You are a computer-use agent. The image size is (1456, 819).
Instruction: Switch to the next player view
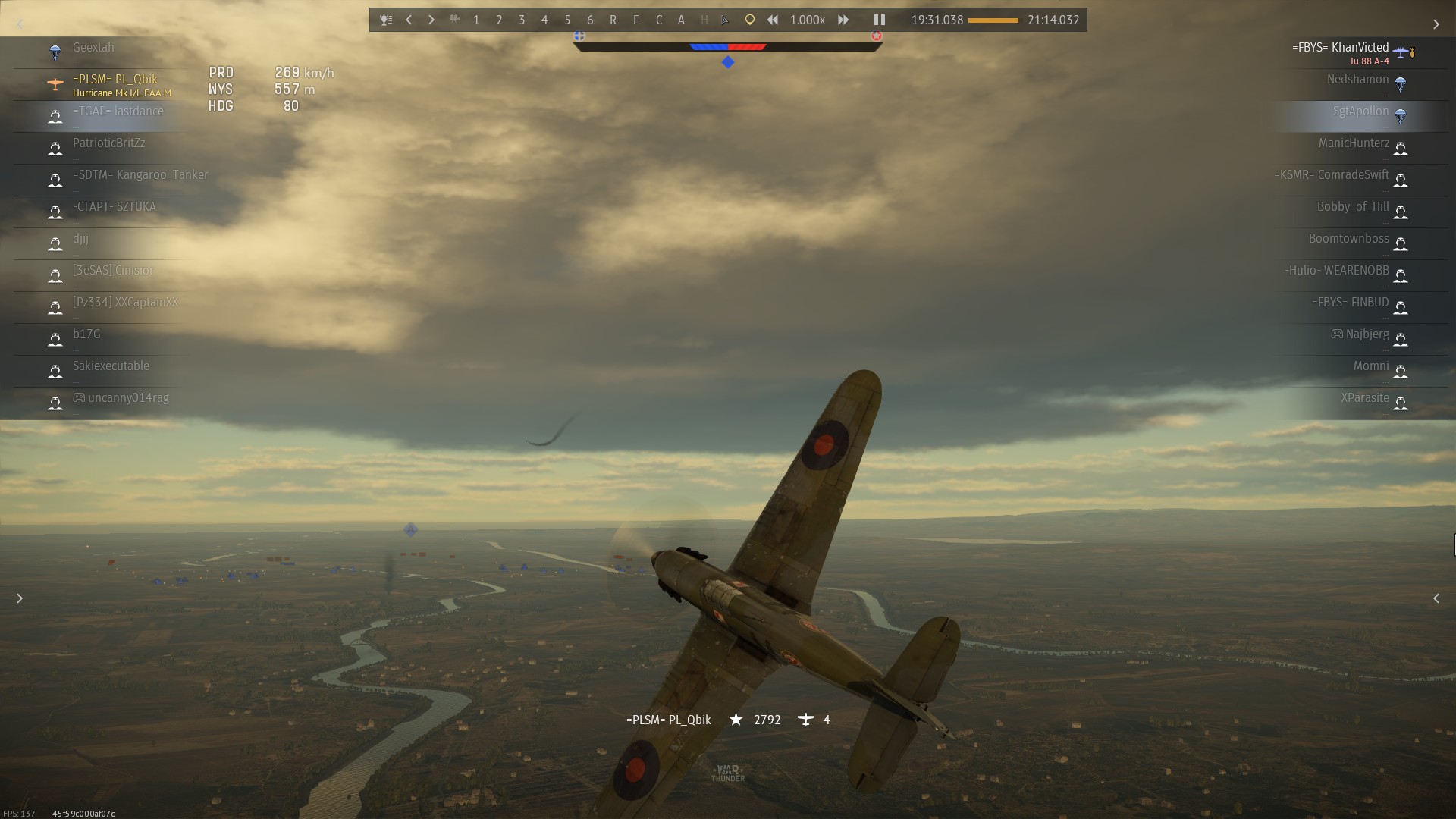click(x=431, y=20)
